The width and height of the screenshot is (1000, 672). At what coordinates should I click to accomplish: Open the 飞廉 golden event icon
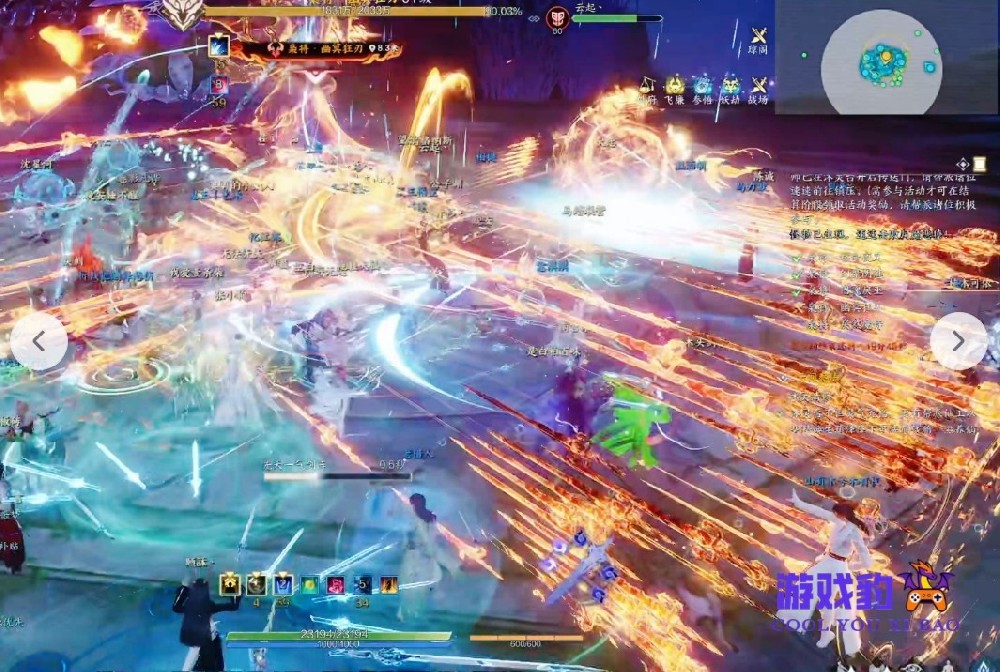pos(675,86)
